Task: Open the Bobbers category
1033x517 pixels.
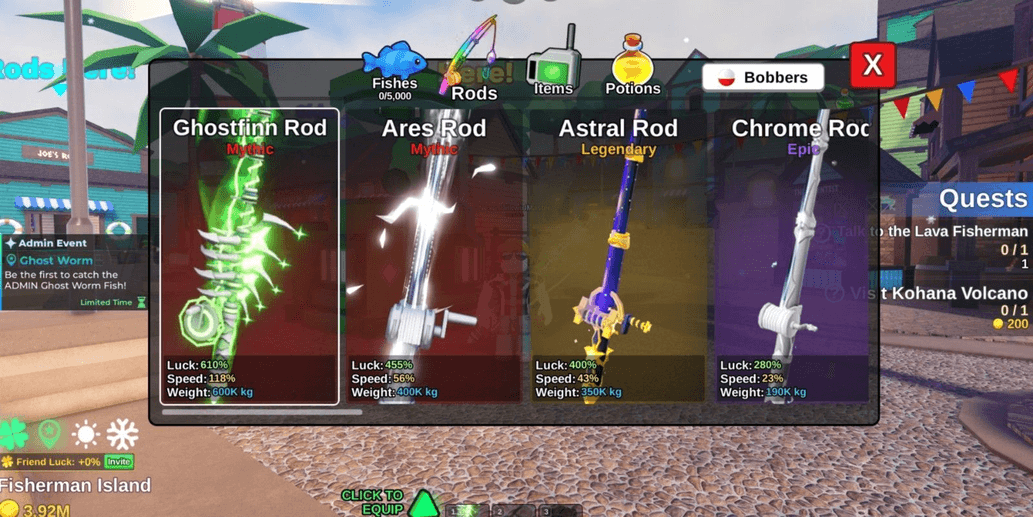Action: [763, 77]
